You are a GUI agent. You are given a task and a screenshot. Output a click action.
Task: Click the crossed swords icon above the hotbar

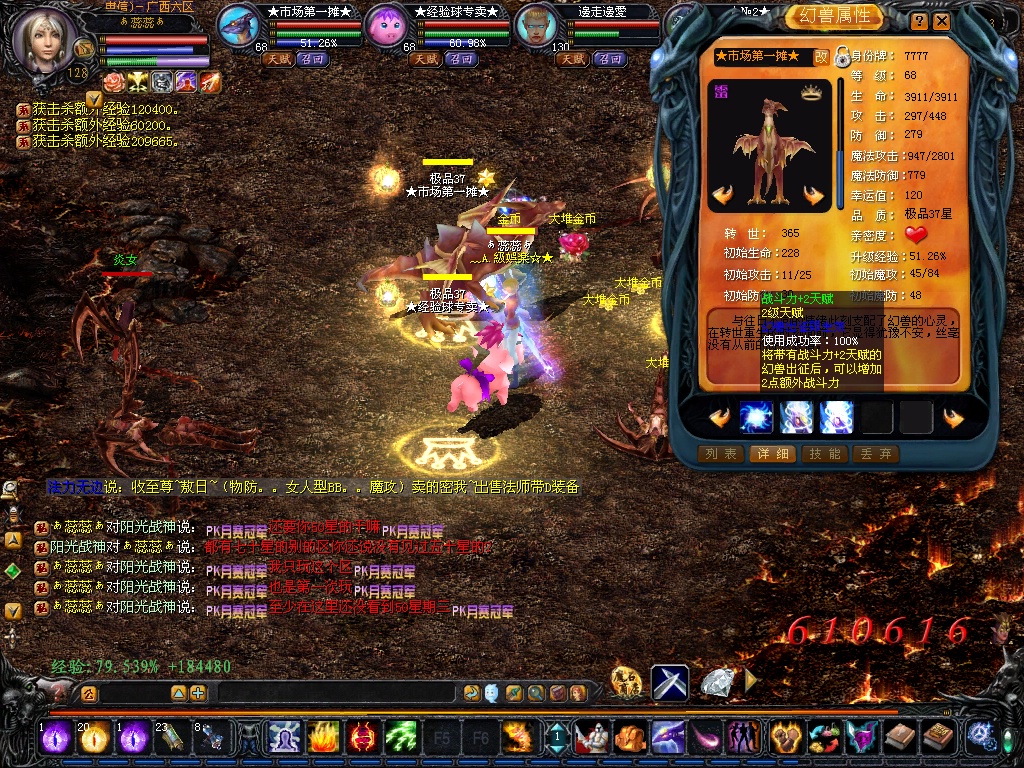coord(670,682)
